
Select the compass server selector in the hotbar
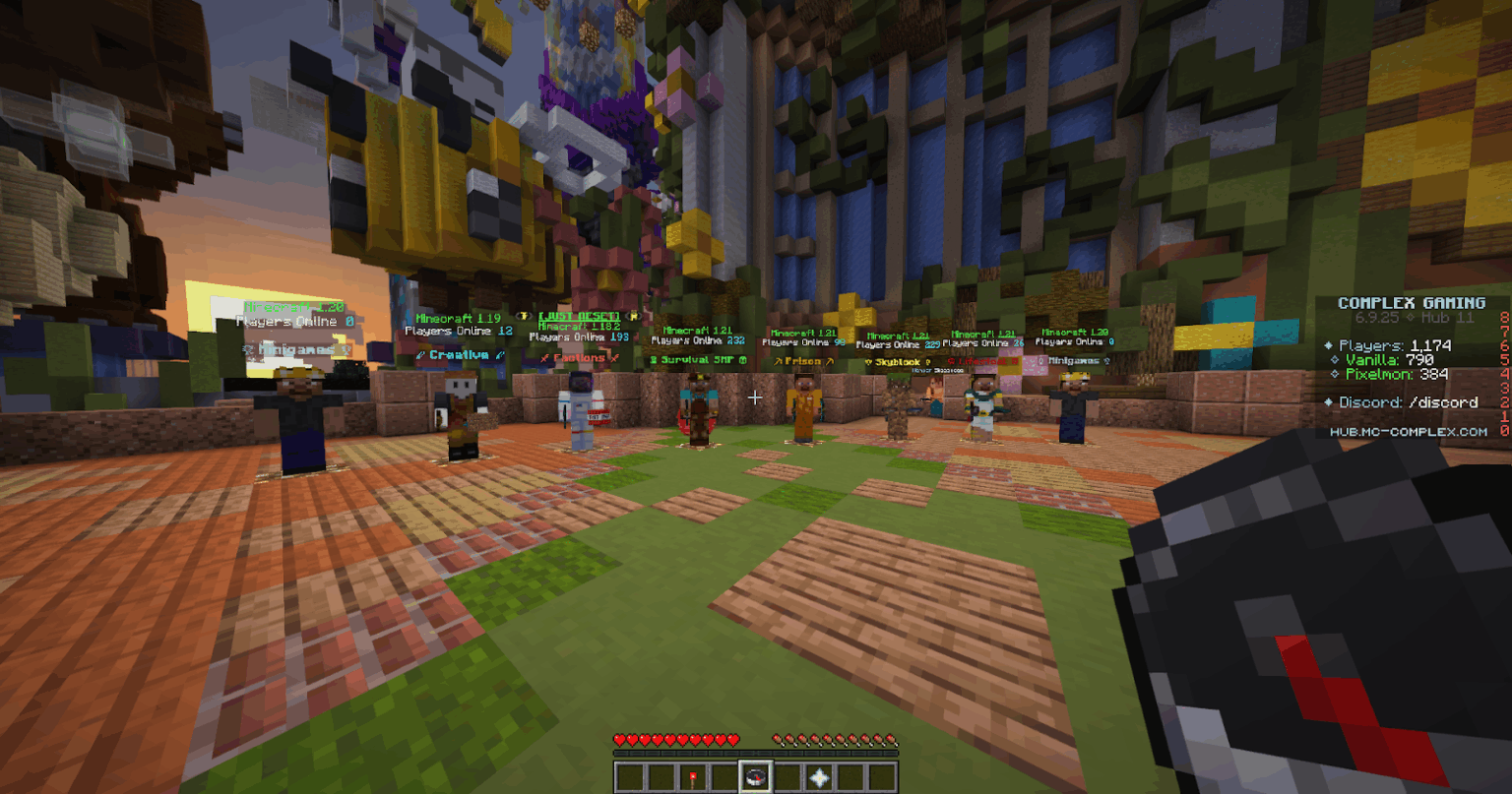756,777
